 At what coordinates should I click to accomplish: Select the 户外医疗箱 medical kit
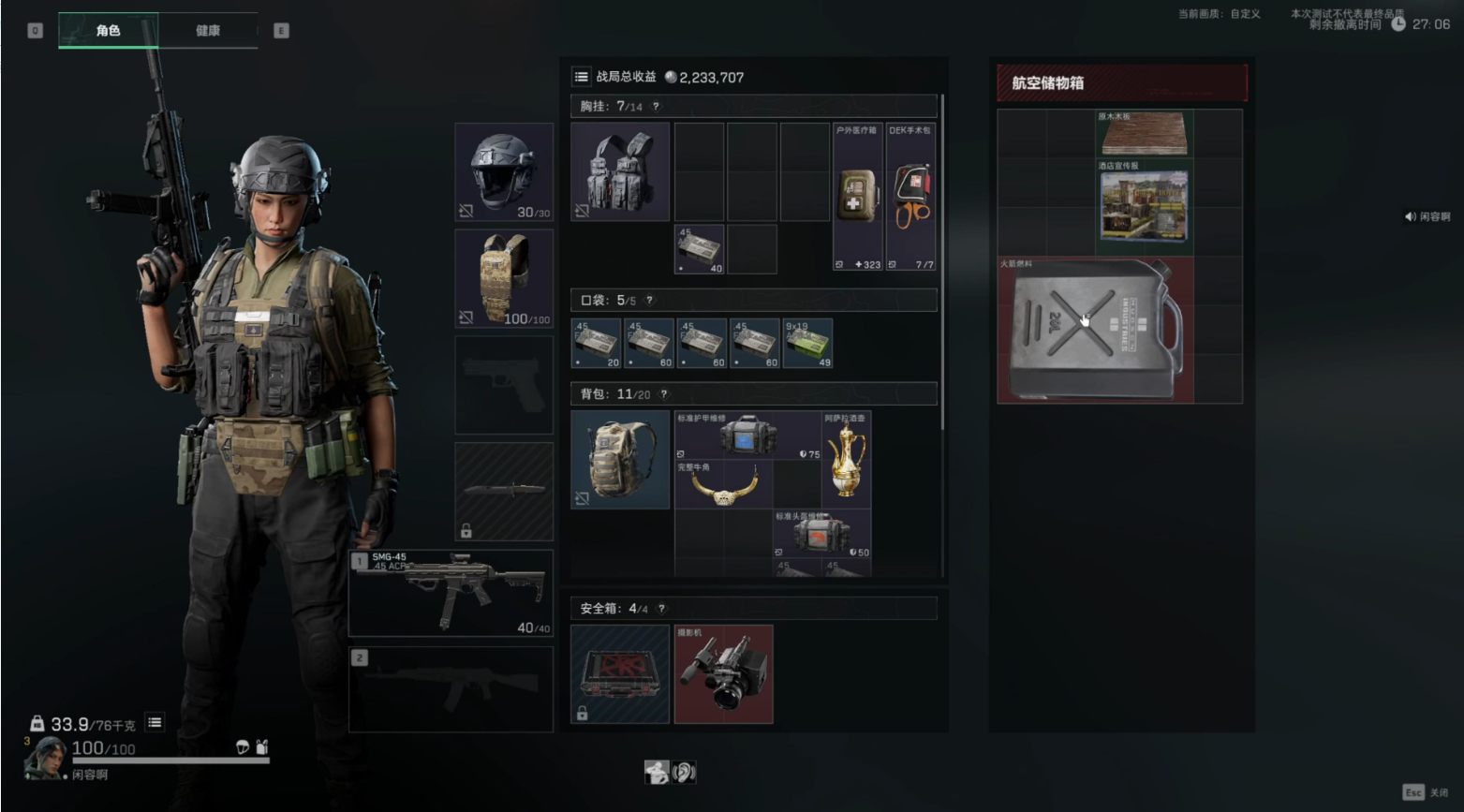click(857, 198)
